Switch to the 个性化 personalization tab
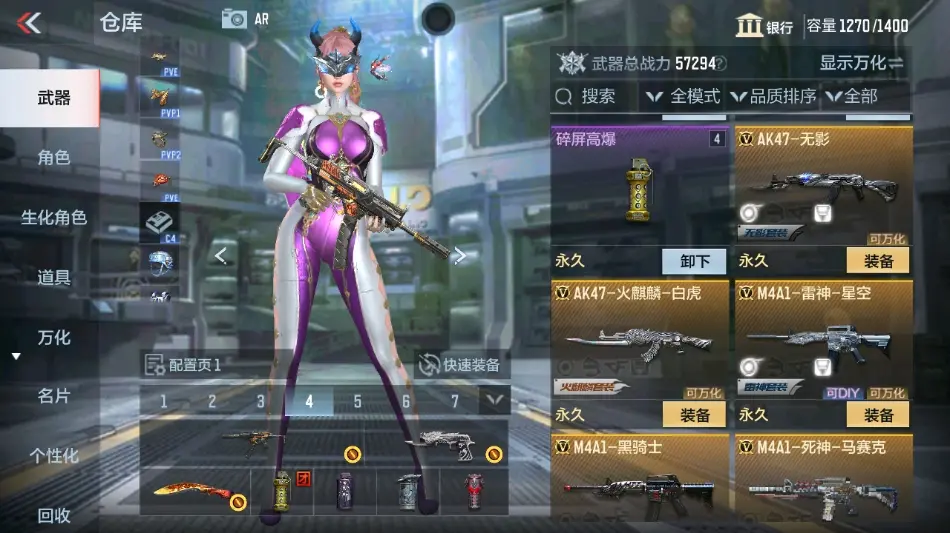 [x=53, y=456]
